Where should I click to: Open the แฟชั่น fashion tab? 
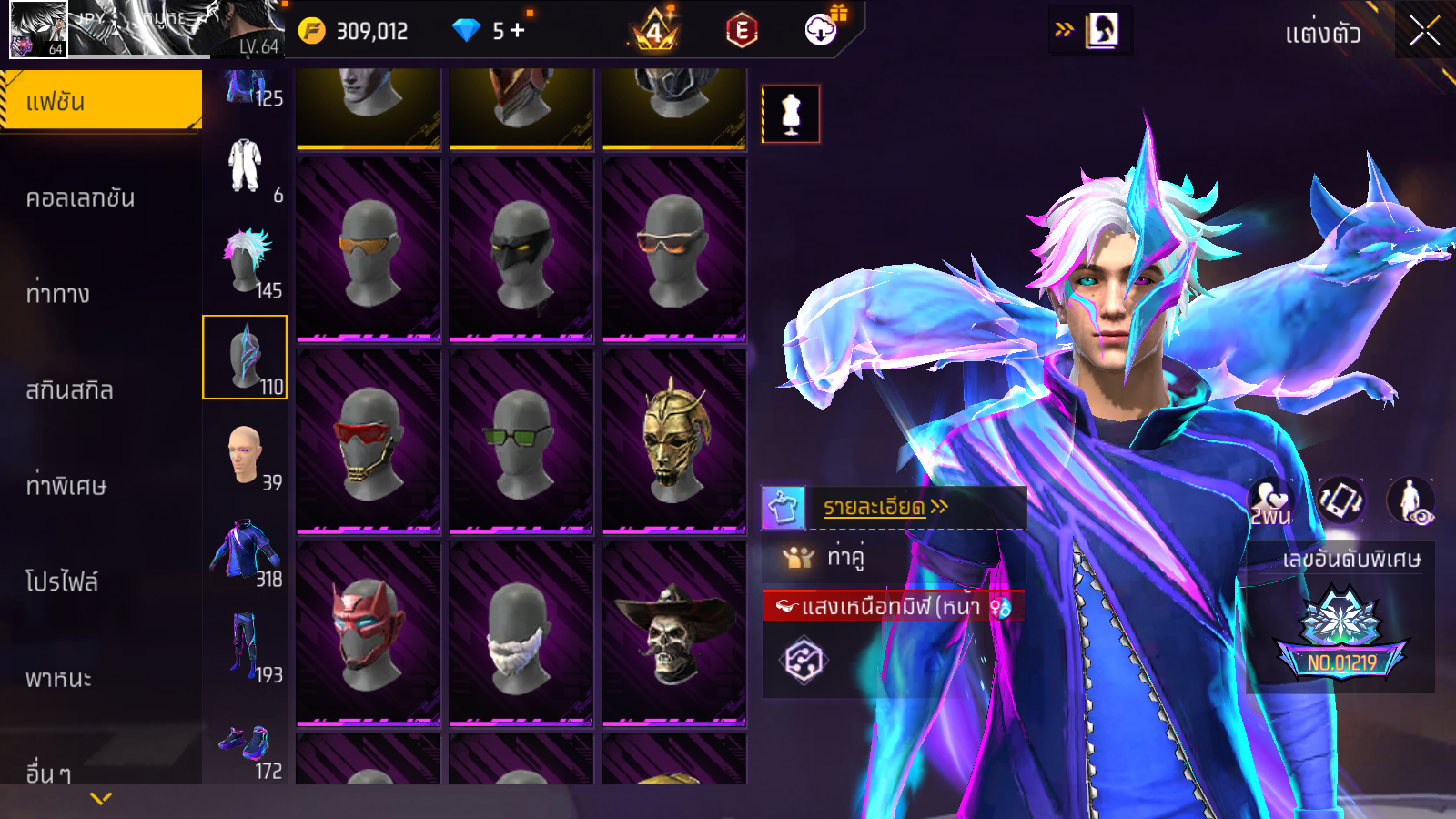pos(100,101)
